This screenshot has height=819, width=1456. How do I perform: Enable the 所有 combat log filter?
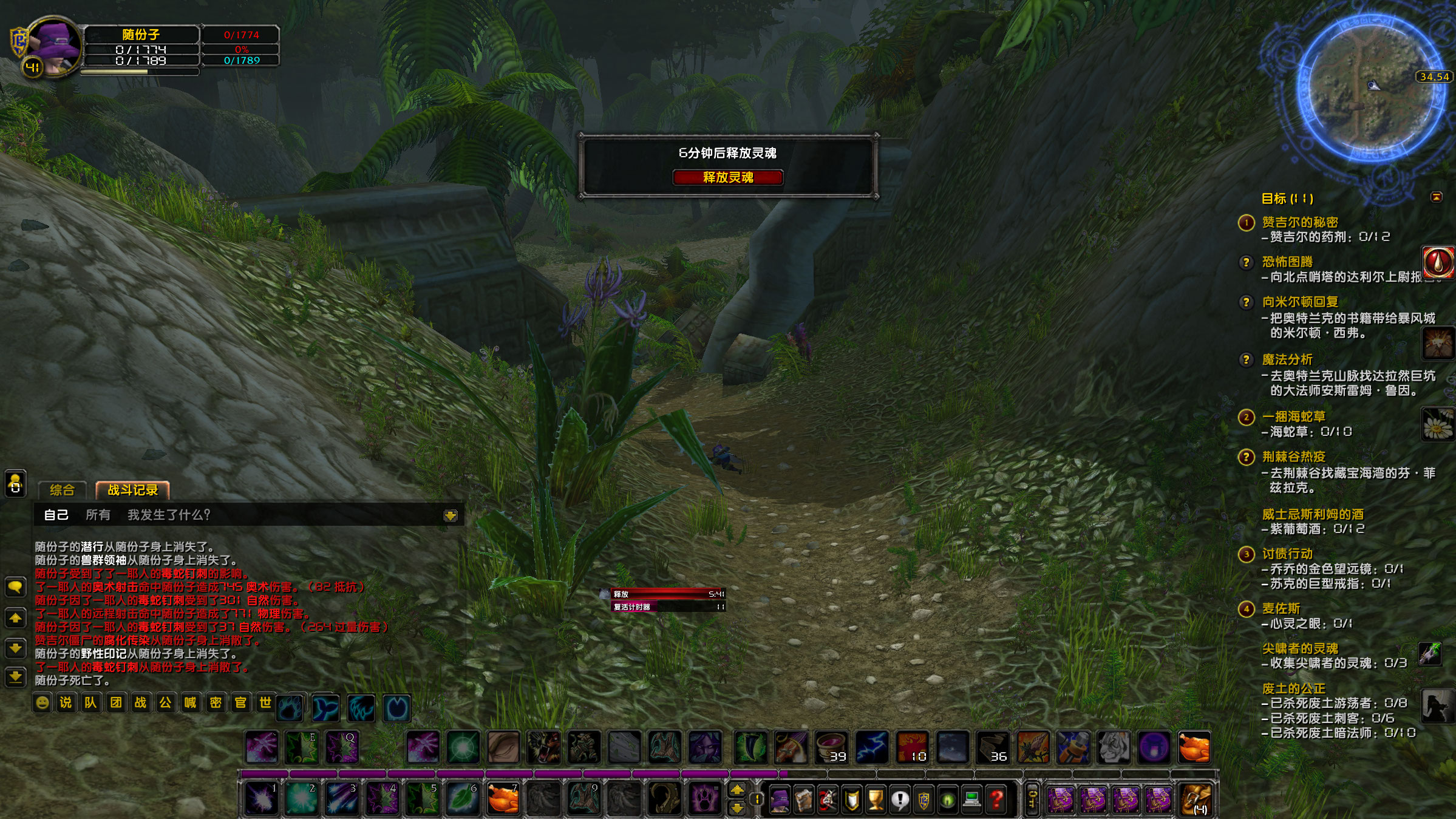click(99, 515)
